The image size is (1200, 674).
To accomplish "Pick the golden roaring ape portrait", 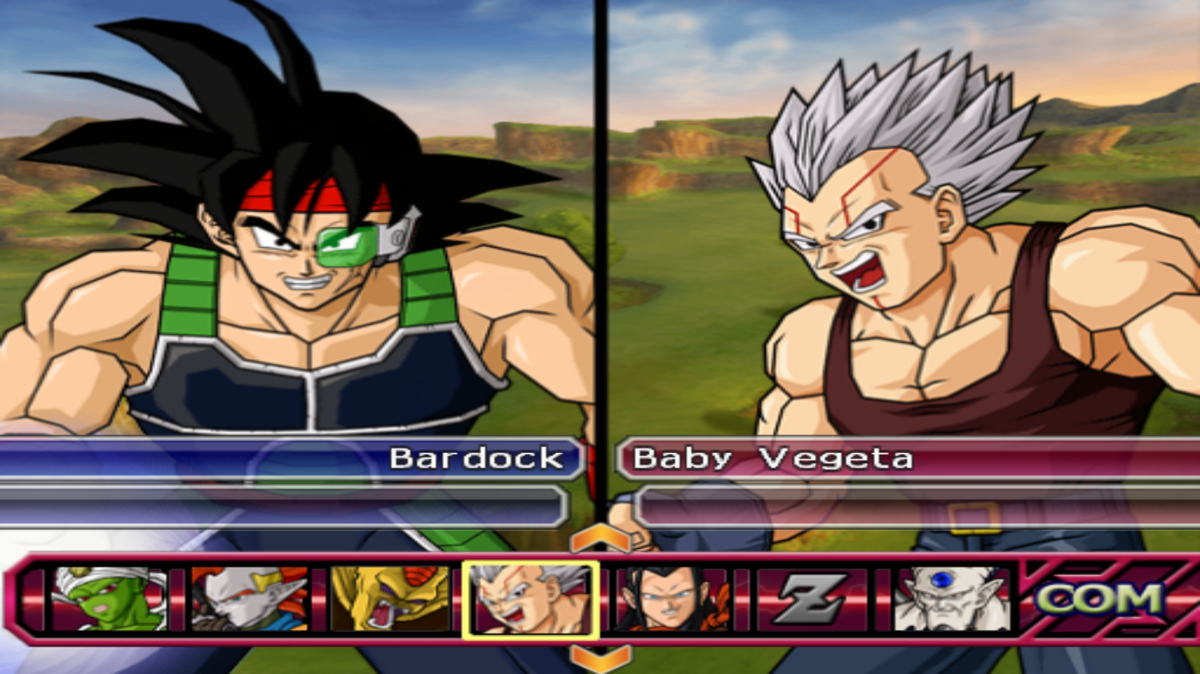I will click(387, 599).
